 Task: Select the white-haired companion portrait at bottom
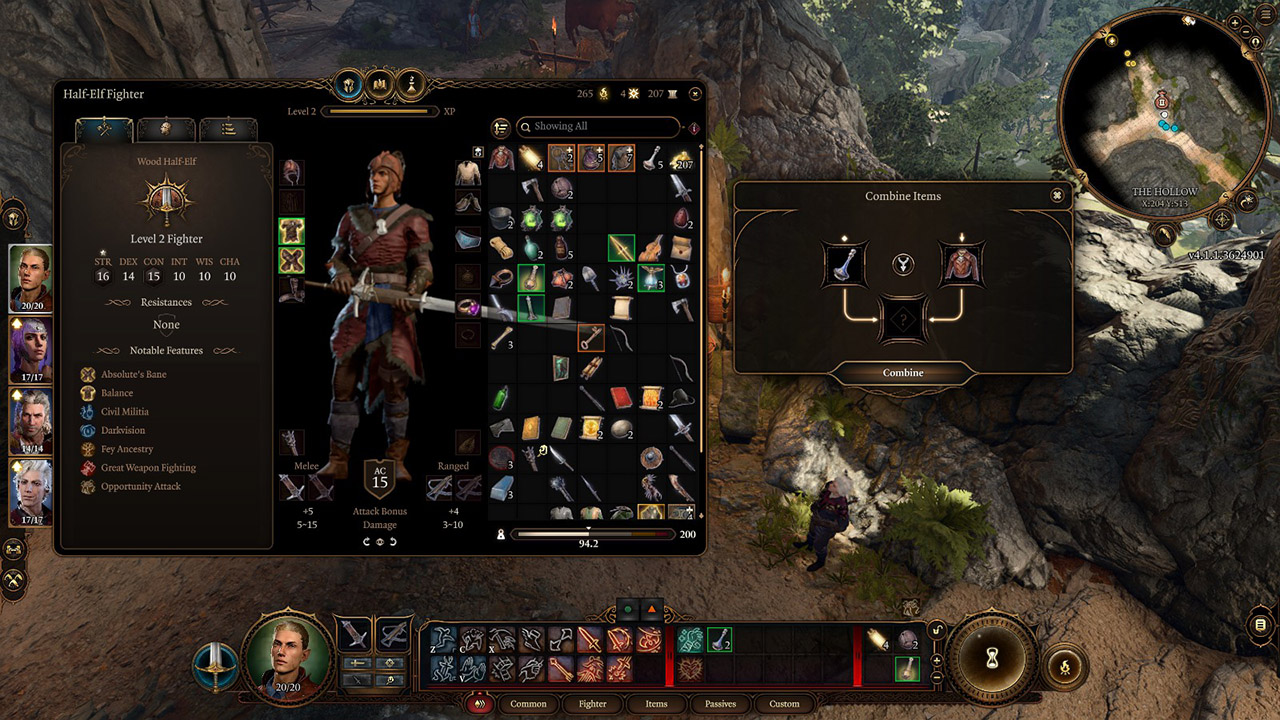click(x=30, y=492)
